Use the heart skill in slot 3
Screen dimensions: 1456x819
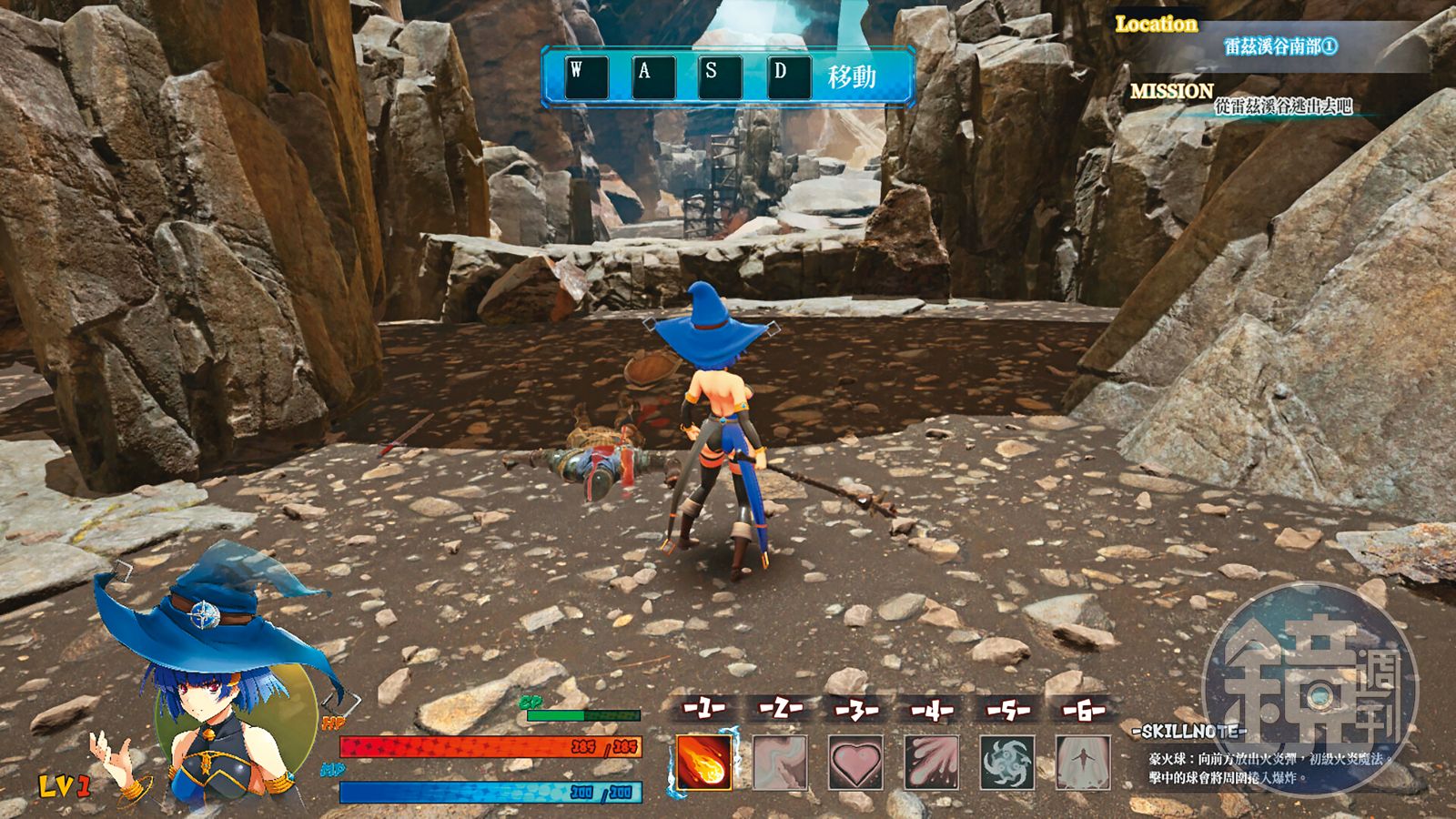(855, 762)
